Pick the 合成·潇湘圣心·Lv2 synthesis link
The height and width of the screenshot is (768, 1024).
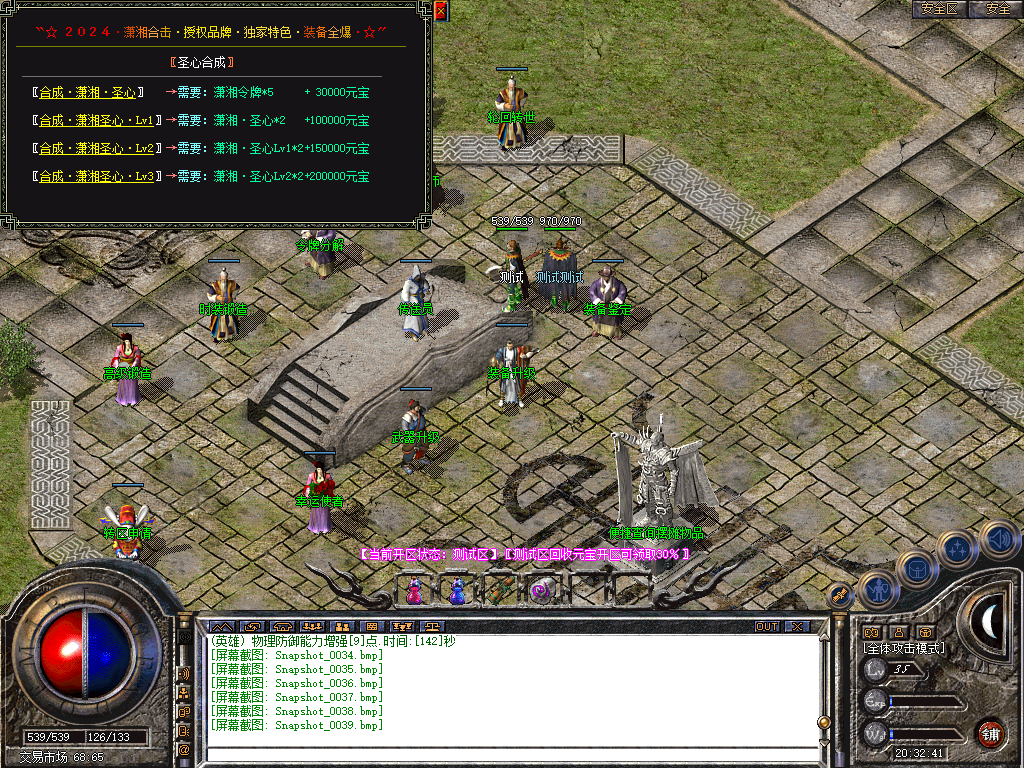point(96,149)
